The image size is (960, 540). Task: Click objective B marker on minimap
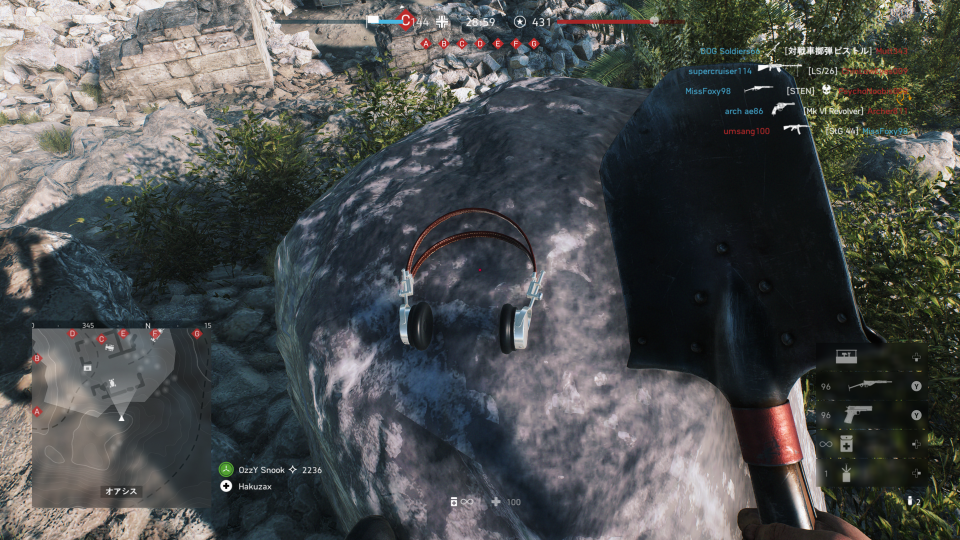(x=38, y=358)
